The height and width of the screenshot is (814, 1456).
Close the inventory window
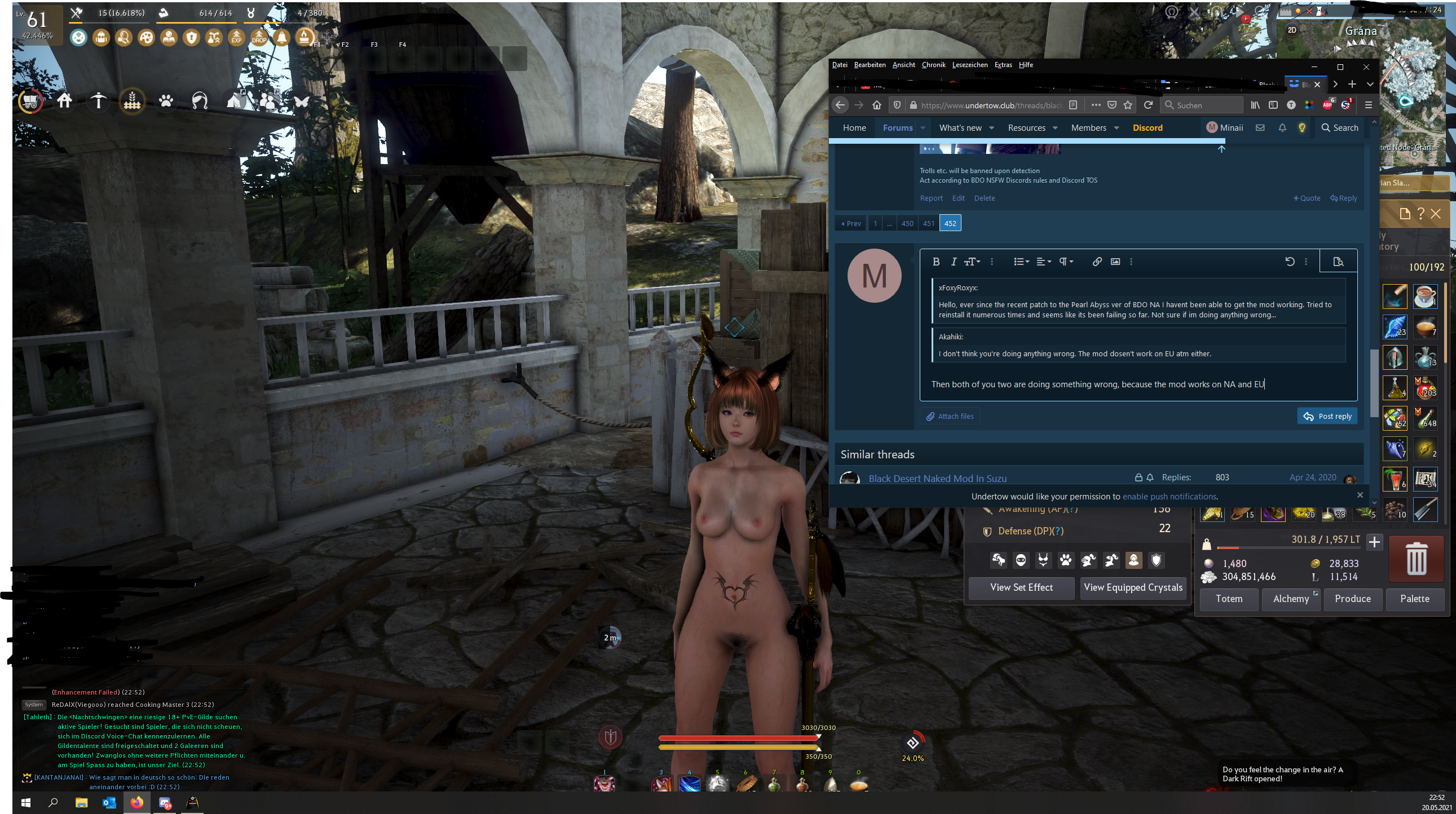1436,214
